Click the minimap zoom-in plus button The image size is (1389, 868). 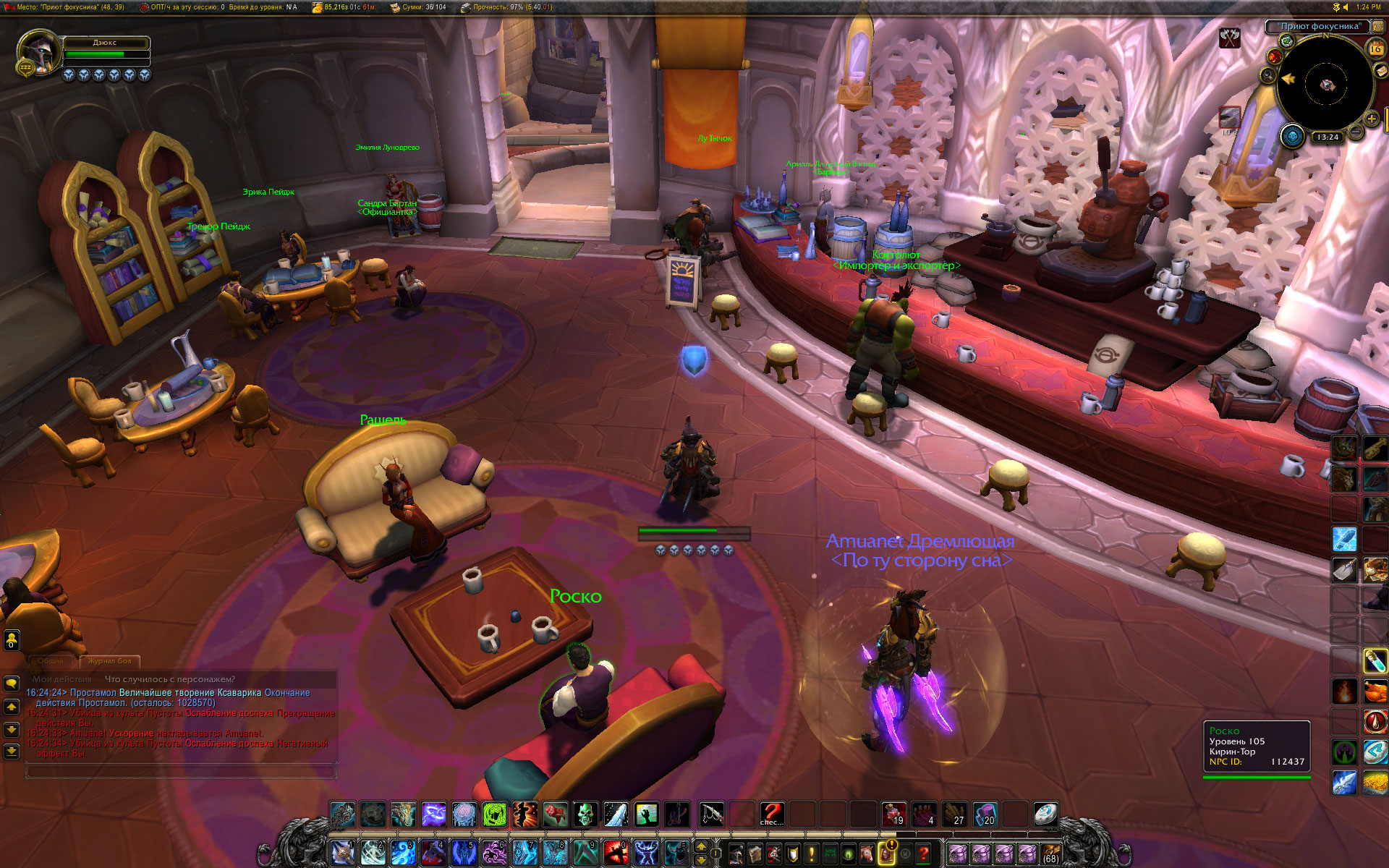[1372, 119]
